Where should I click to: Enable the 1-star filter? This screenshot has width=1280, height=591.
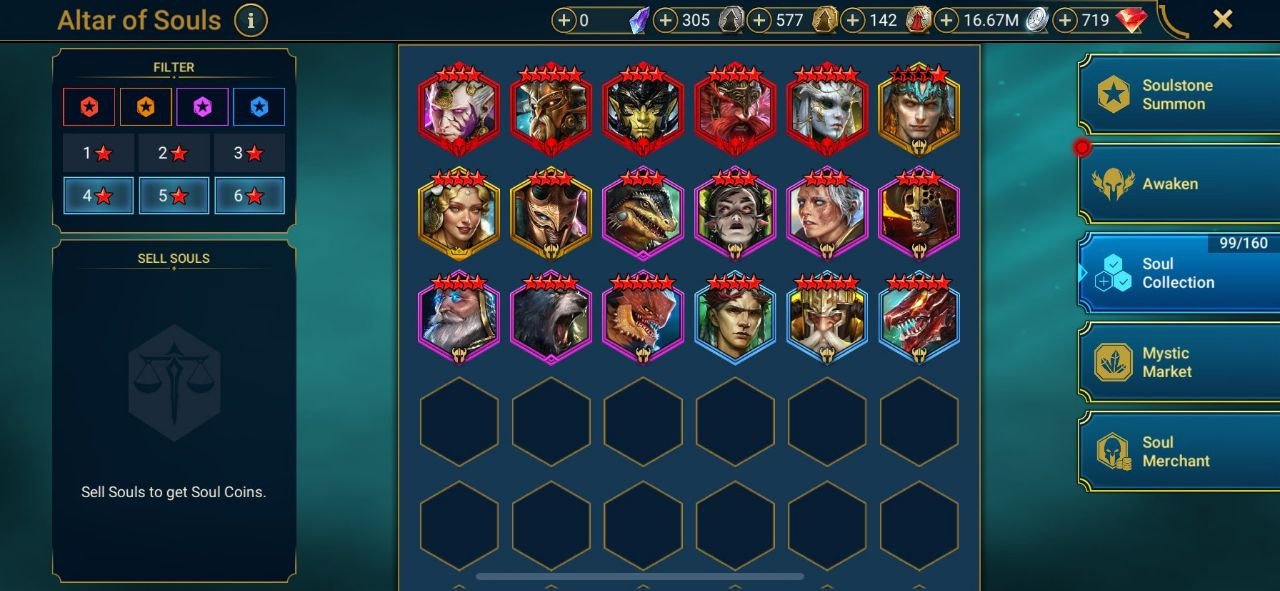(x=97, y=153)
